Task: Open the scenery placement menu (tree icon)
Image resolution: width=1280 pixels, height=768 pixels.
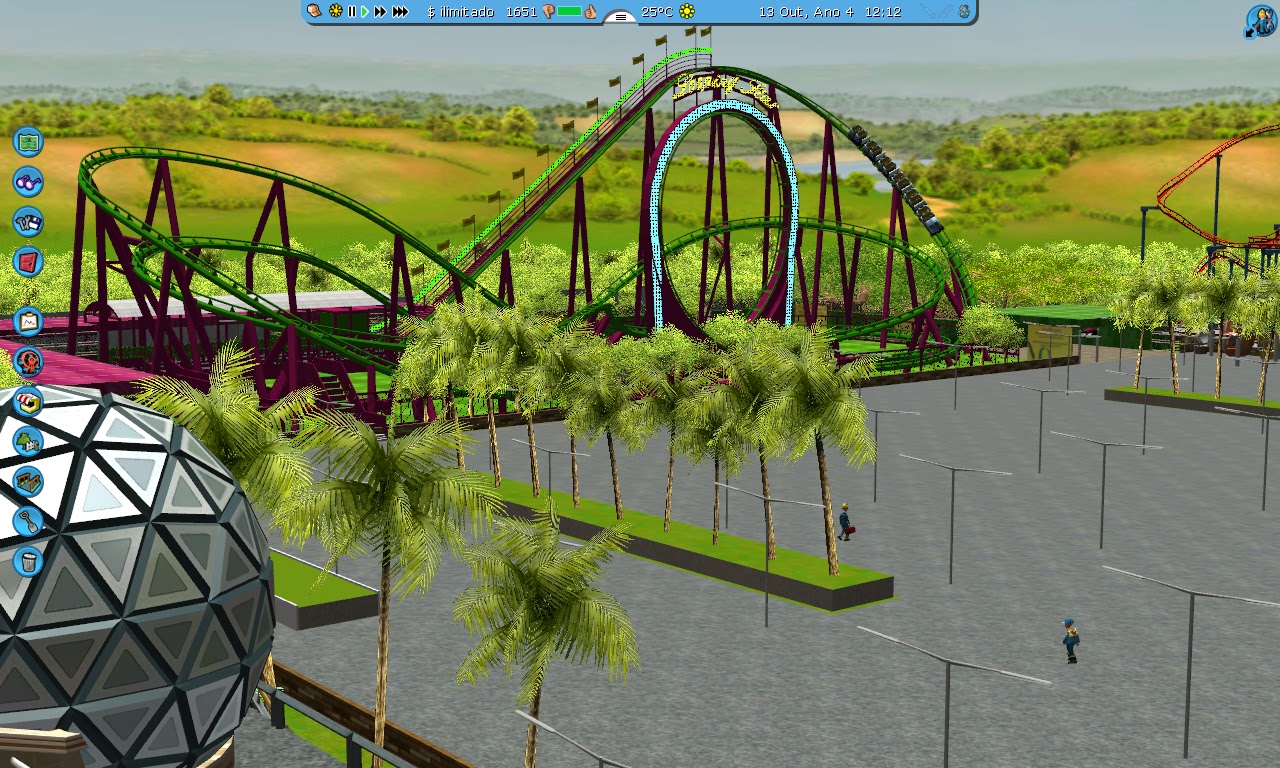Action: [x=27, y=441]
